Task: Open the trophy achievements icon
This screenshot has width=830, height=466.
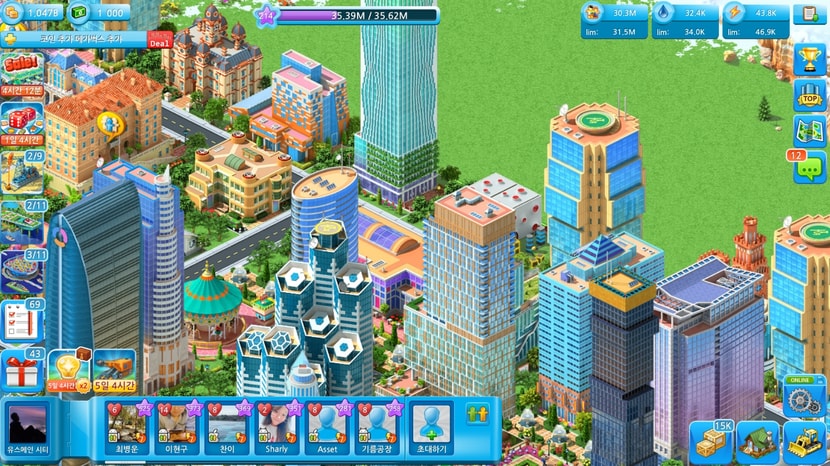Action: 808,58
